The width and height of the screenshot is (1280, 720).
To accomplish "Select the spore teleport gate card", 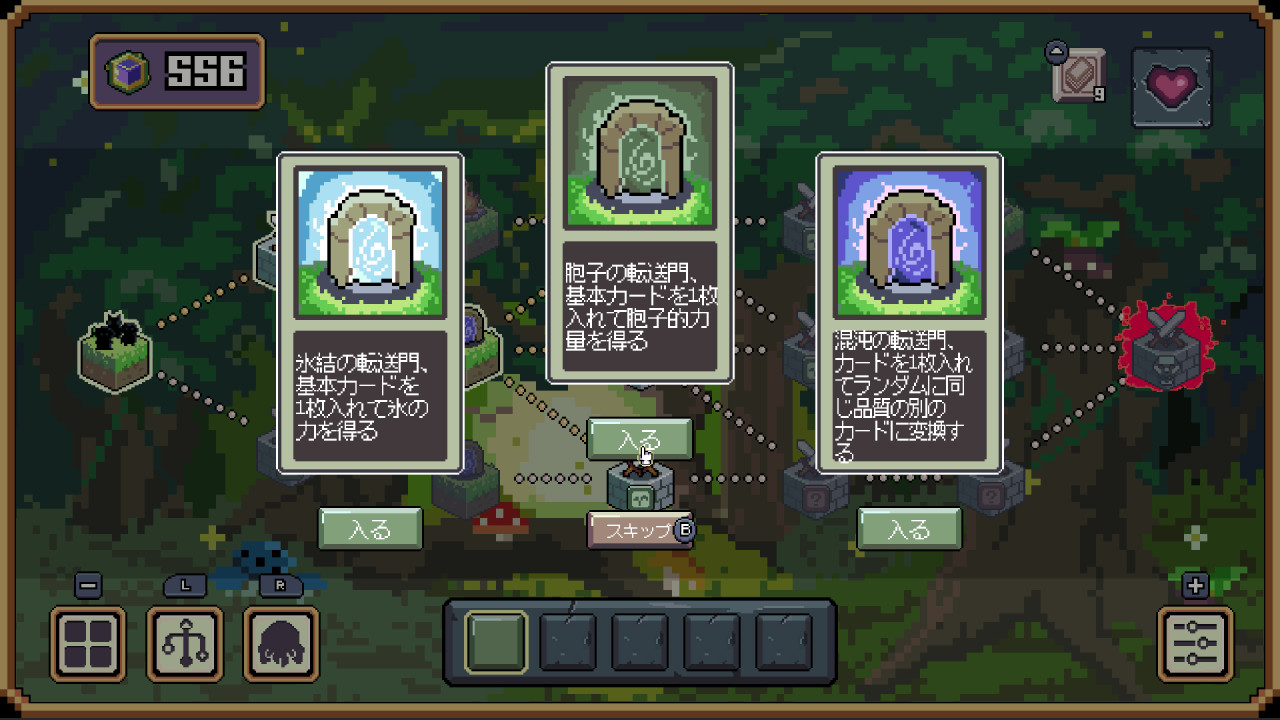I will click(x=639, y=222).
